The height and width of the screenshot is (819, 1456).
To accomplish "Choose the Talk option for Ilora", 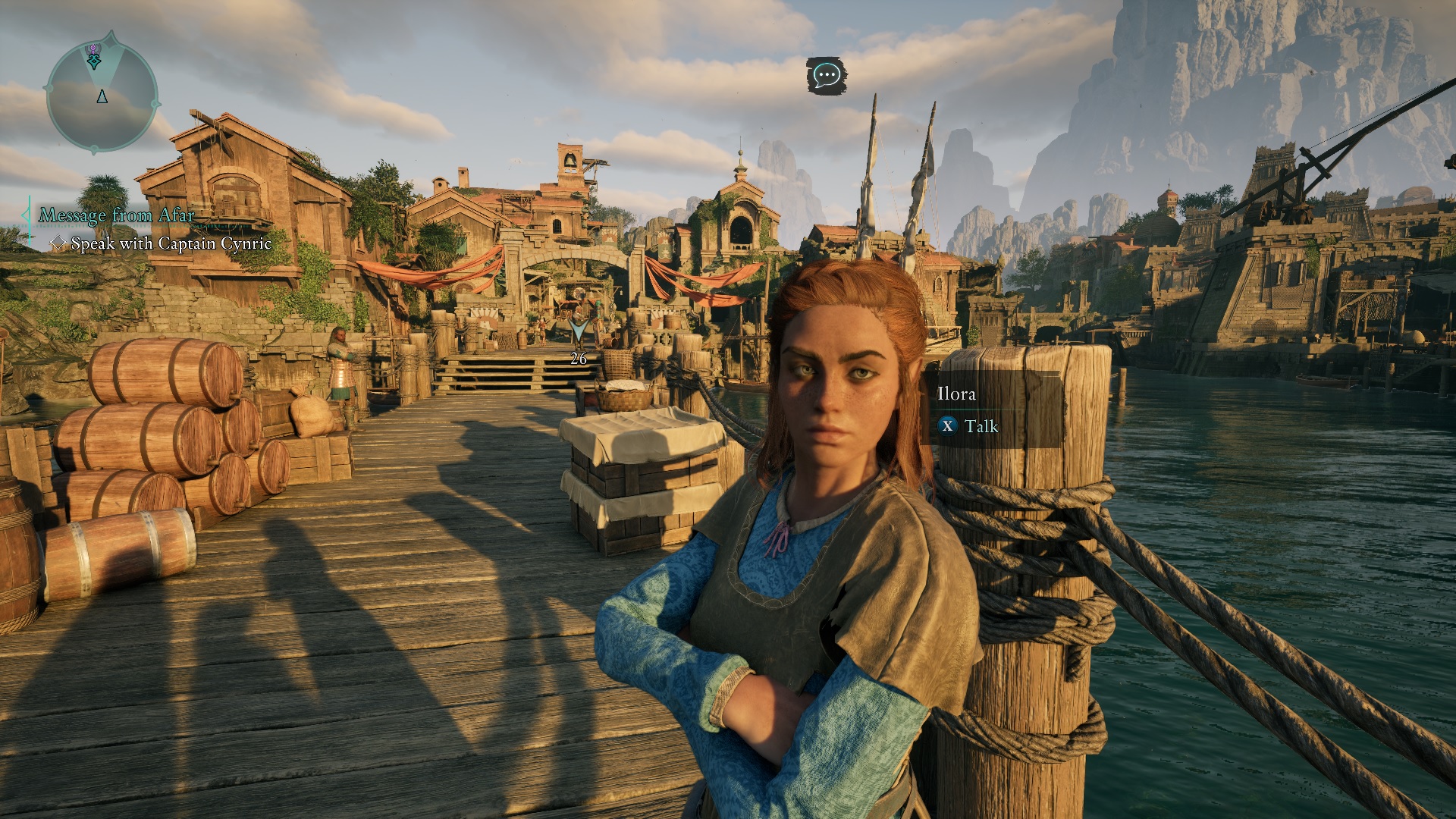I will coord(970,426).
